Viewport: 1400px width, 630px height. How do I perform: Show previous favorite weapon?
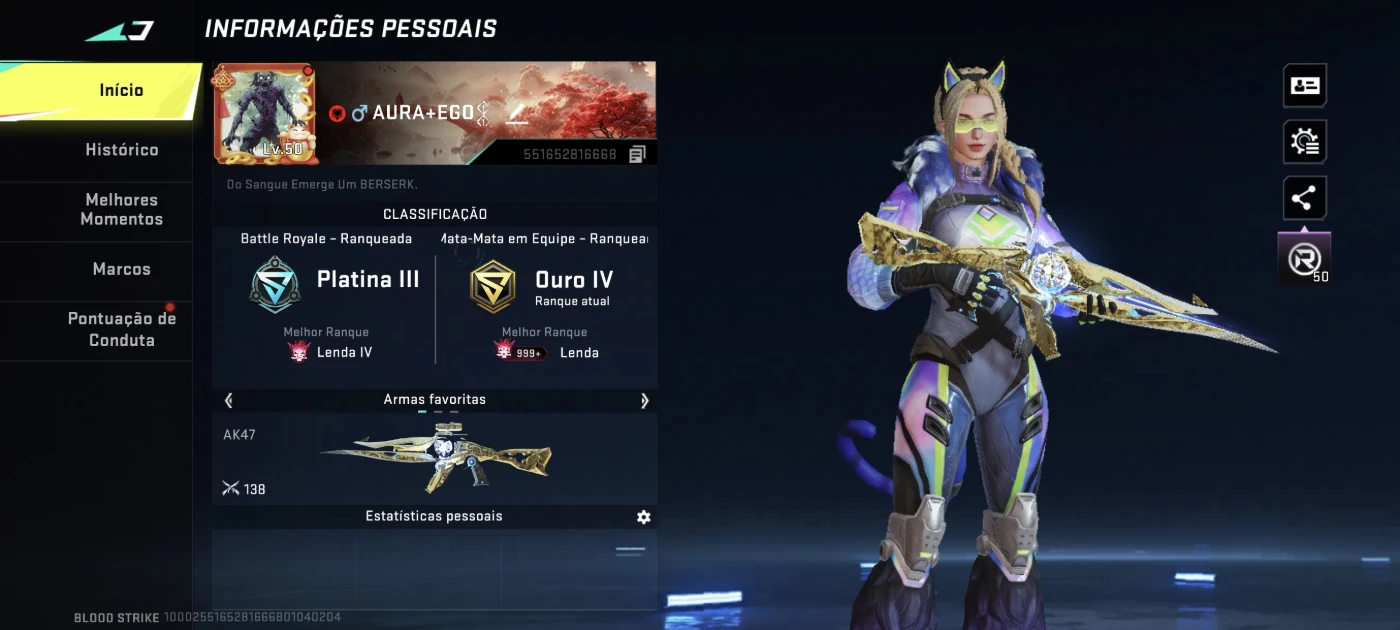(x=229, y=400)
